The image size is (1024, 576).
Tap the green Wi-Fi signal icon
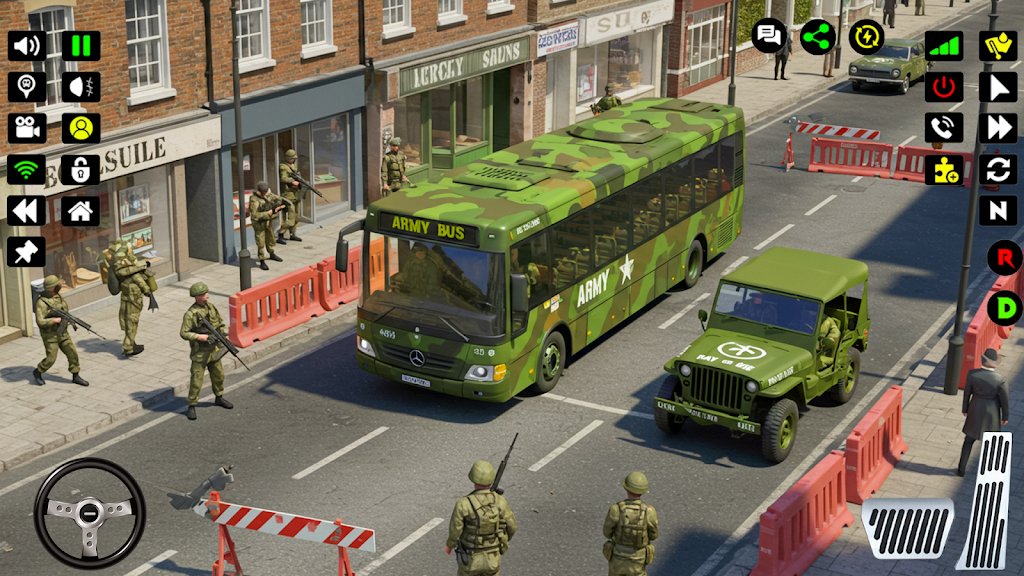[x=27, y=169]
